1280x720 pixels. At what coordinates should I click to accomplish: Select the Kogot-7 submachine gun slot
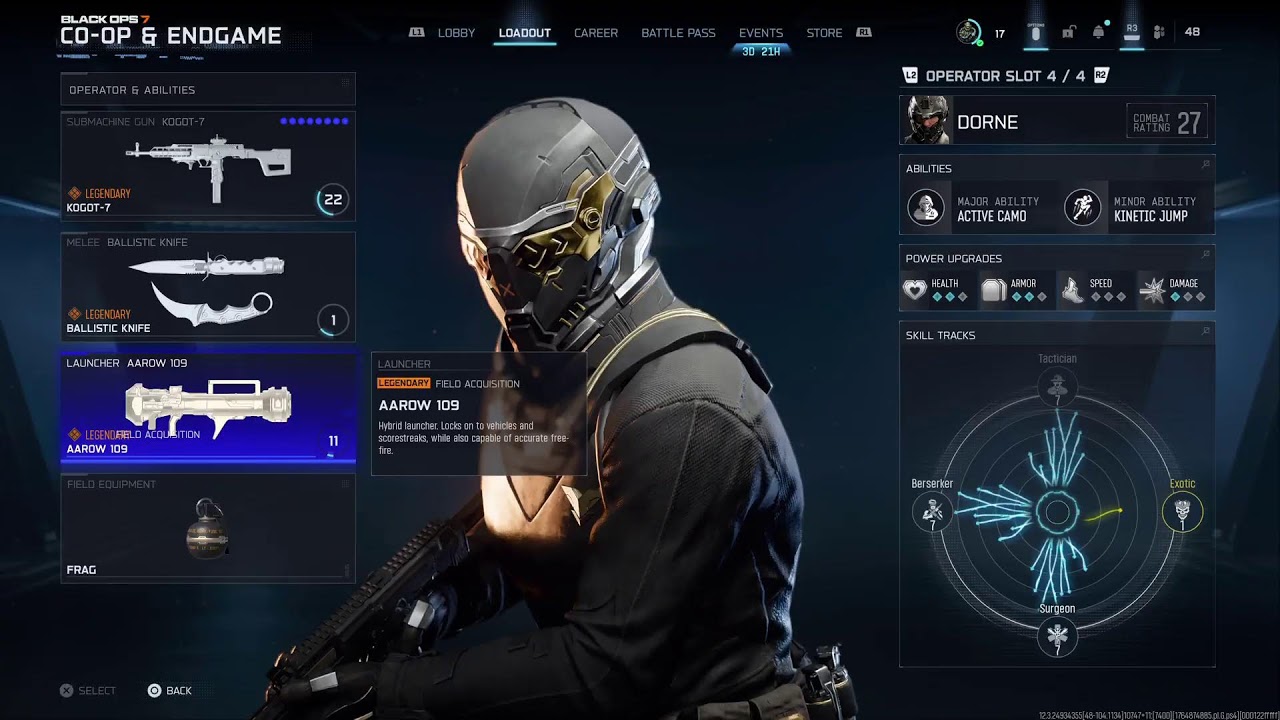tap(208, 166)
